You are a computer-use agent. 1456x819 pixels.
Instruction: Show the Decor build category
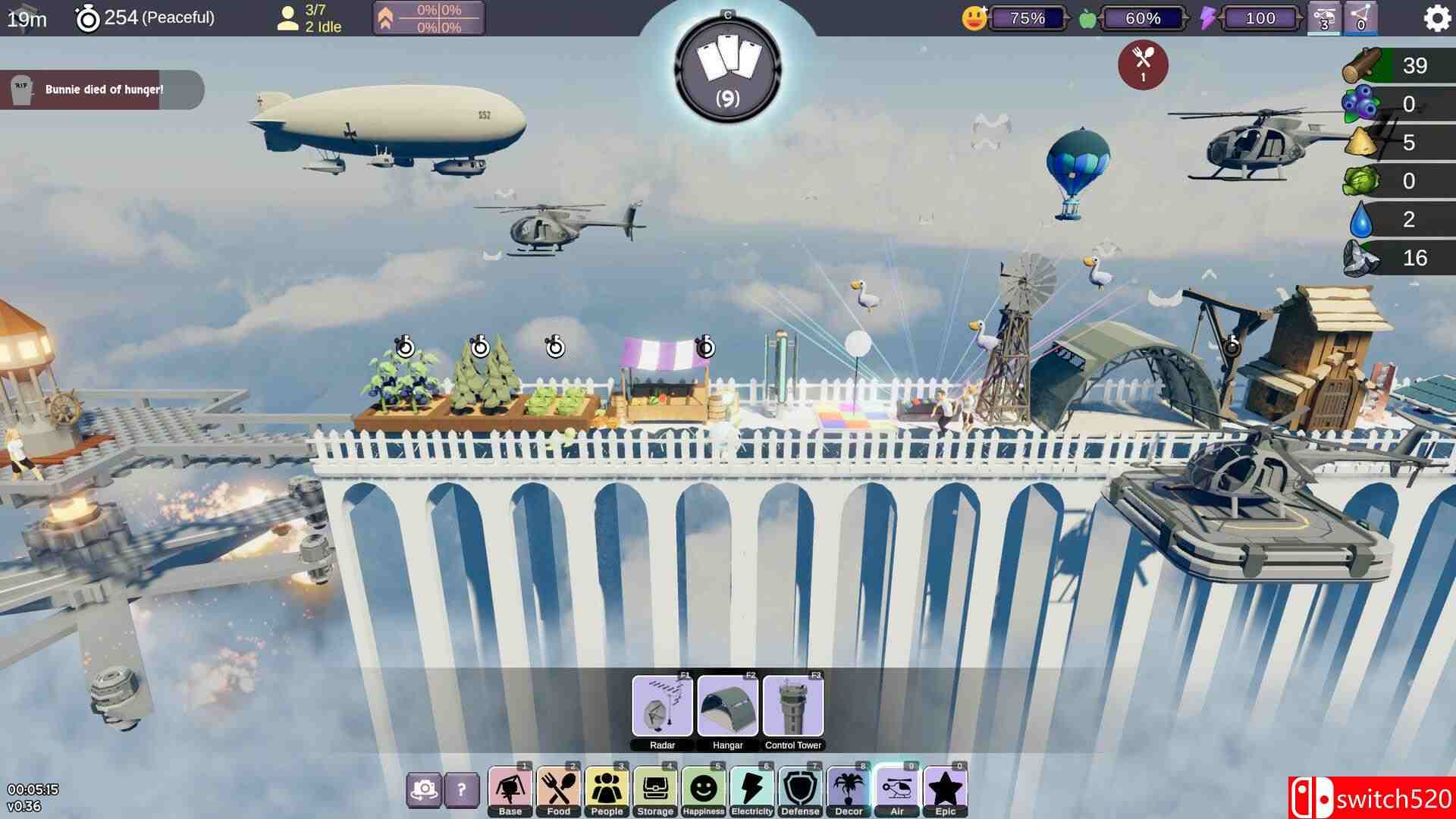(849, 792)
